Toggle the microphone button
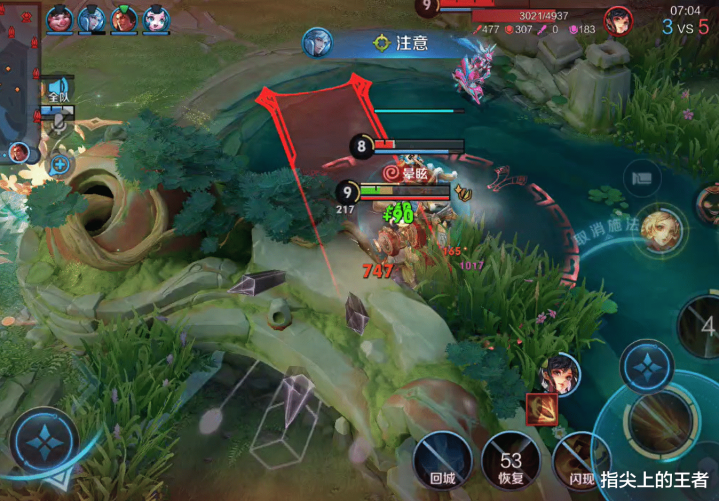719x501 pixels. coord(60,121)
